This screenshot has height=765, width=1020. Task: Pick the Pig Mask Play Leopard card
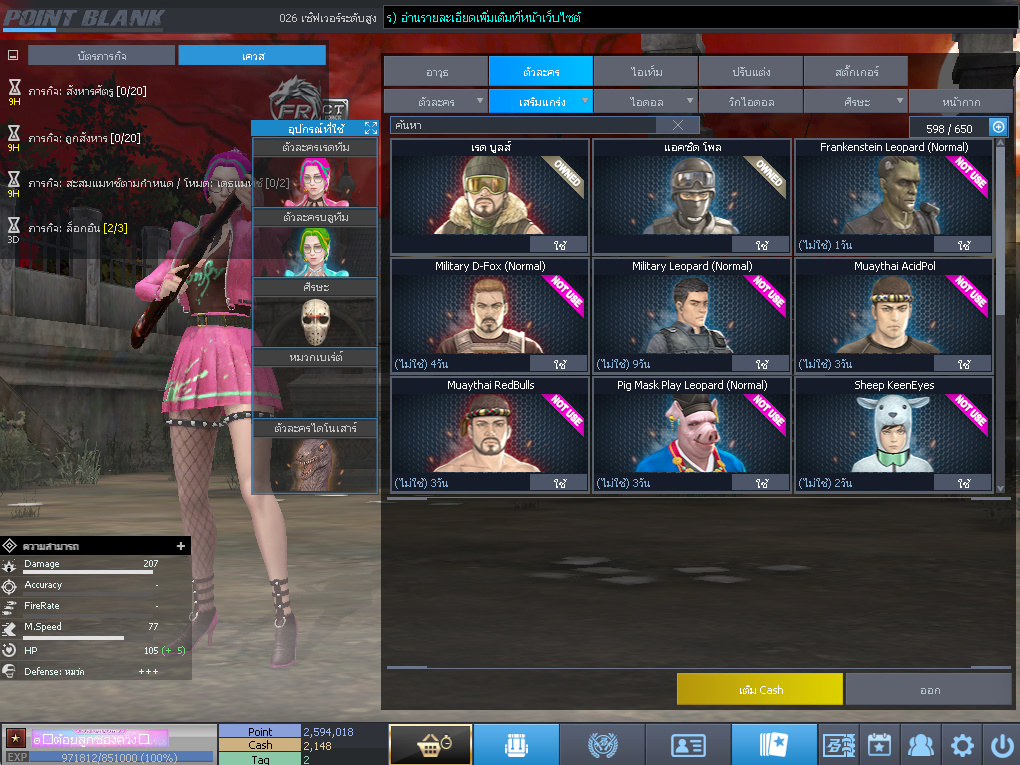691,432
